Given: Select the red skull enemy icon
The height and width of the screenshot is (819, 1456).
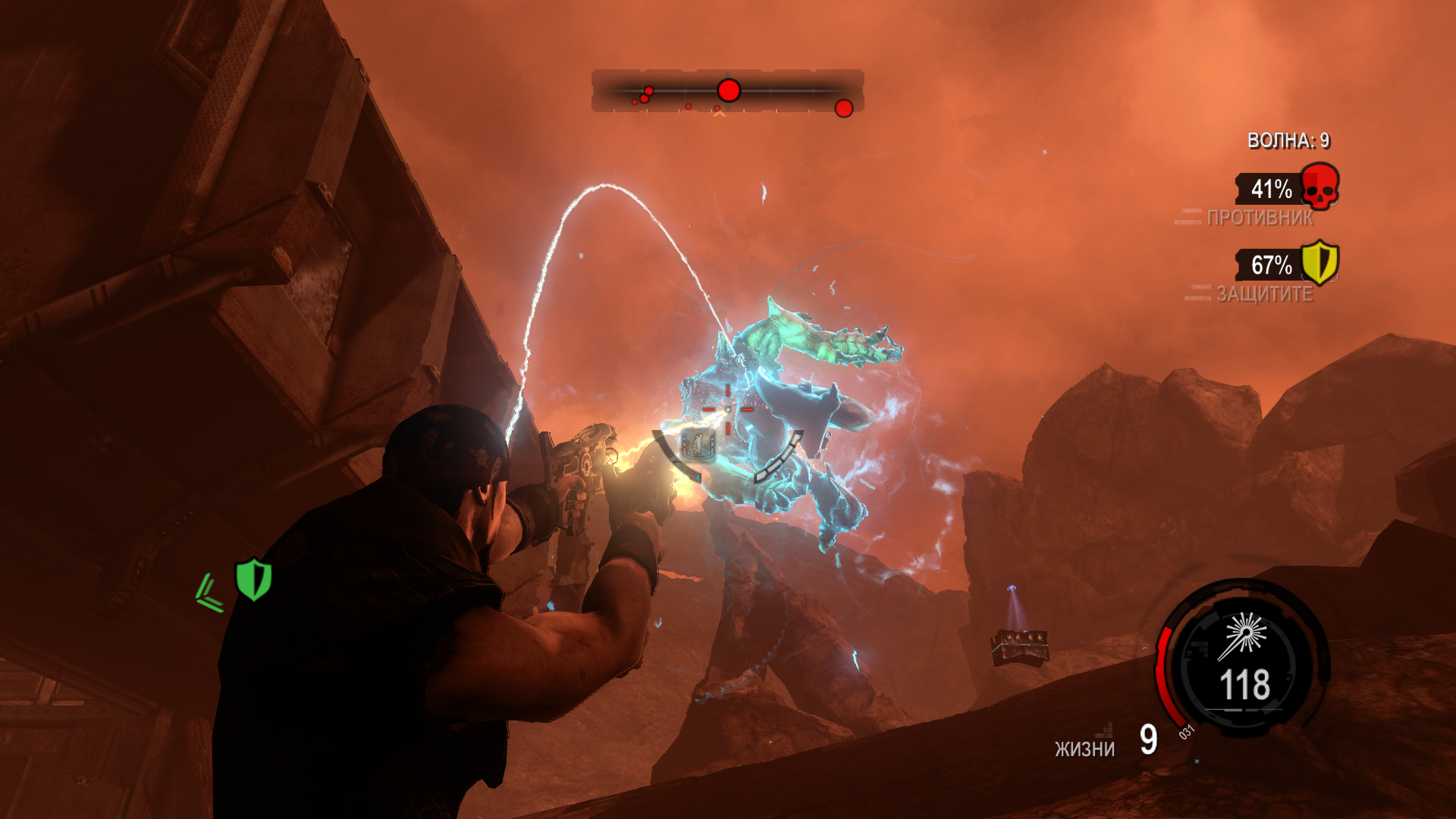Looking at the screenshot, I should 1319,187.
